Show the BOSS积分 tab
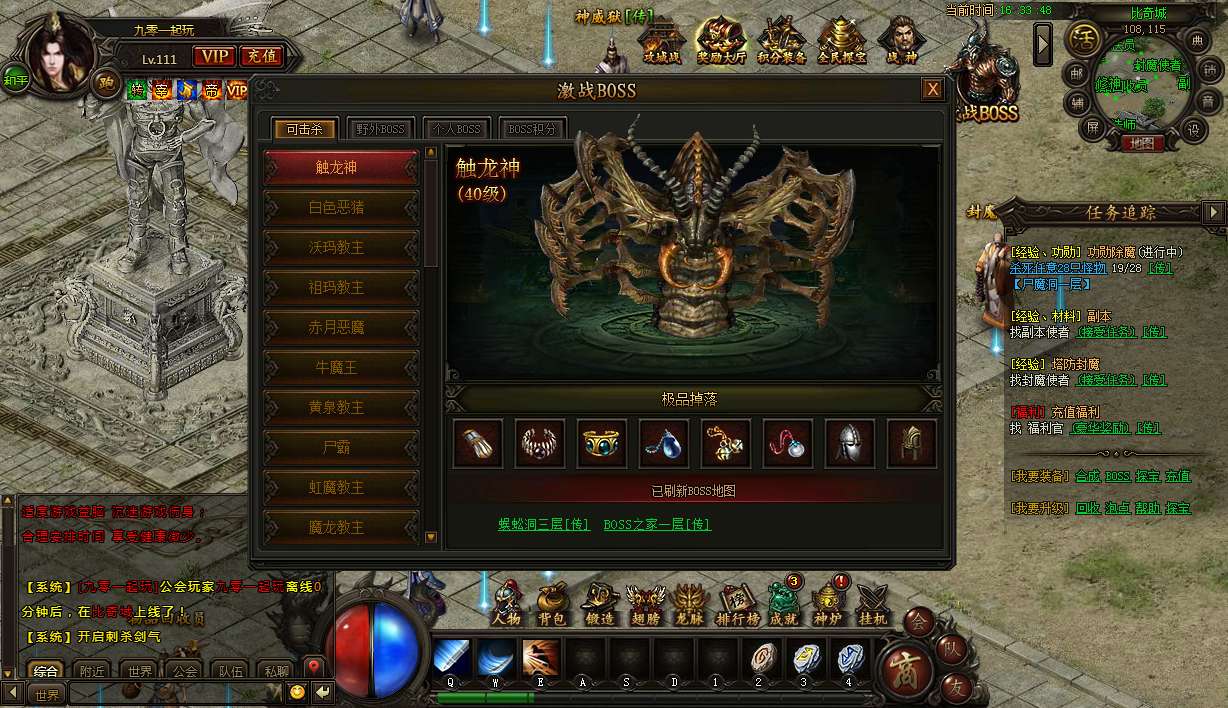 532,129
